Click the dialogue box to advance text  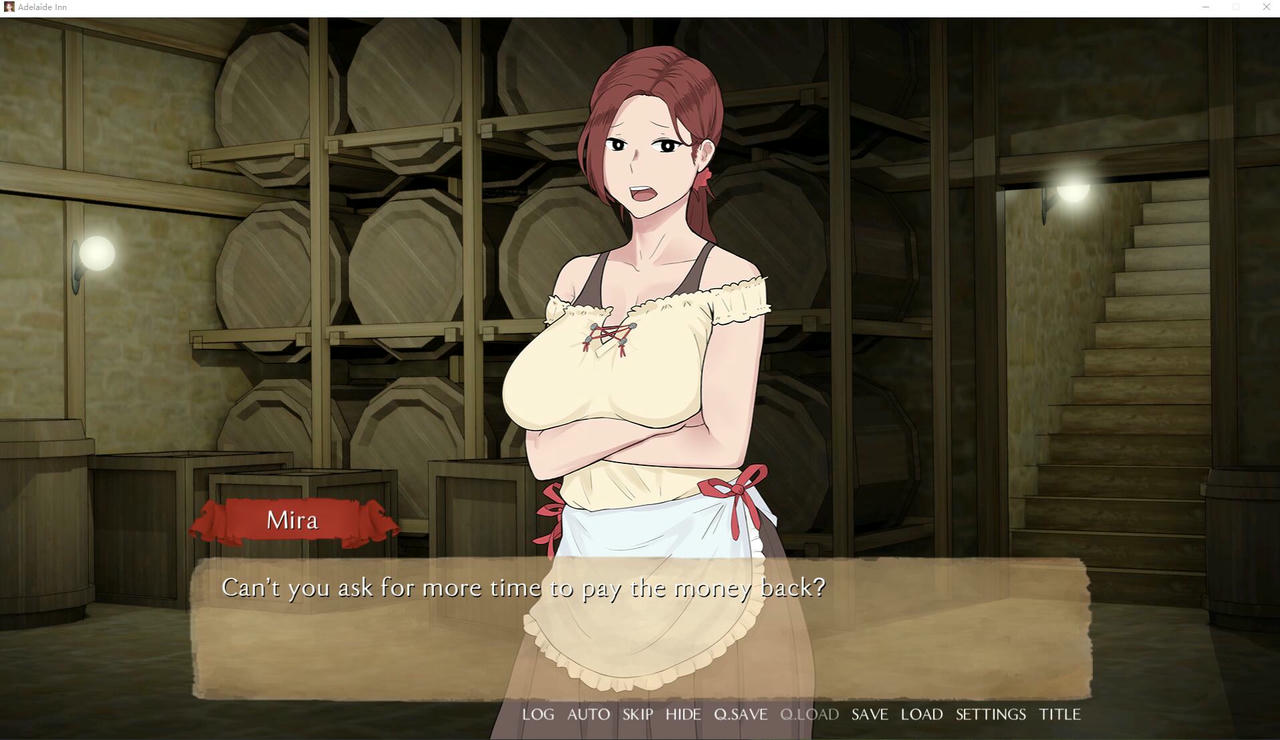click(640, 630)
